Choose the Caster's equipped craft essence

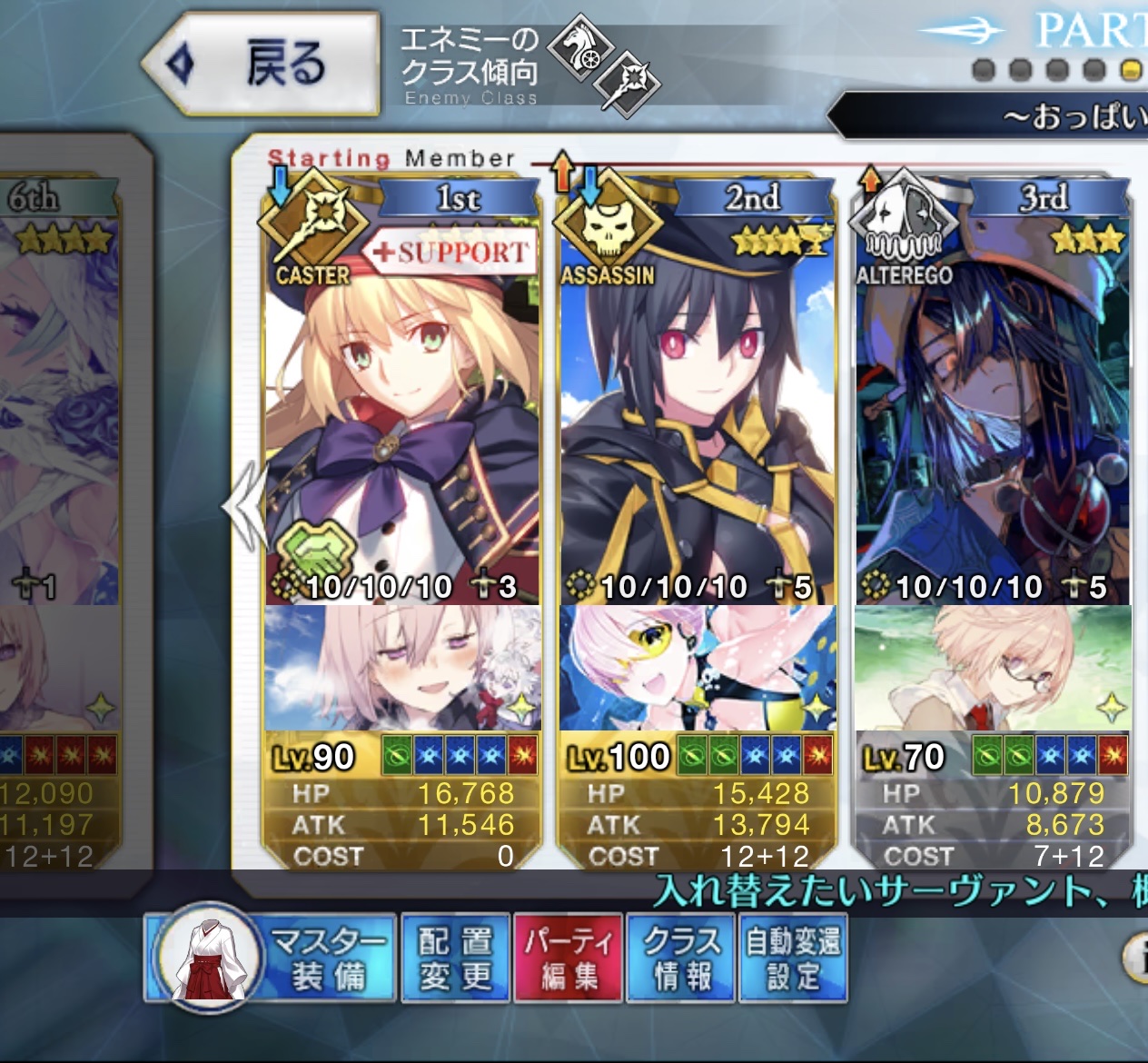(x=401, y=669)
